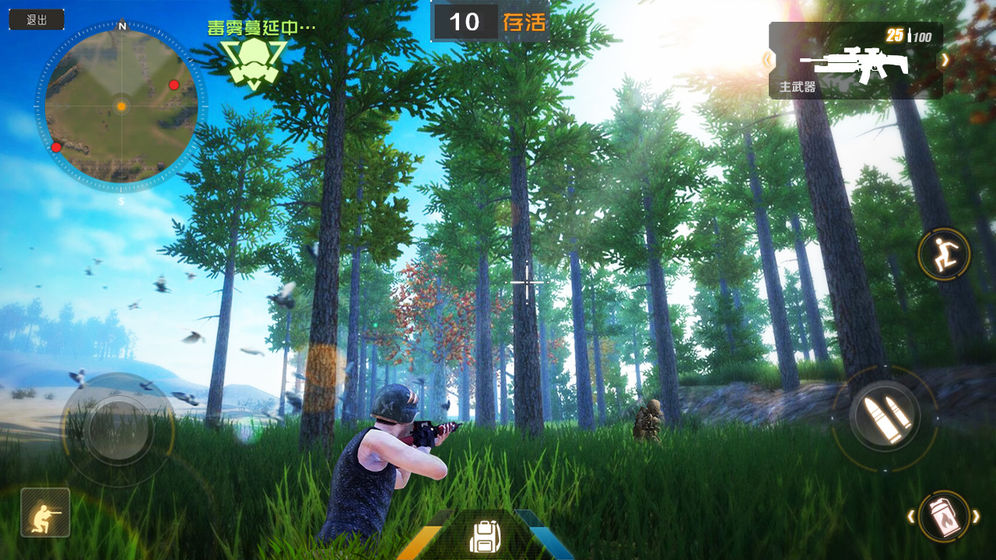
Task: Cycle throwable item with its left arrow
Action: coord(909,516)
